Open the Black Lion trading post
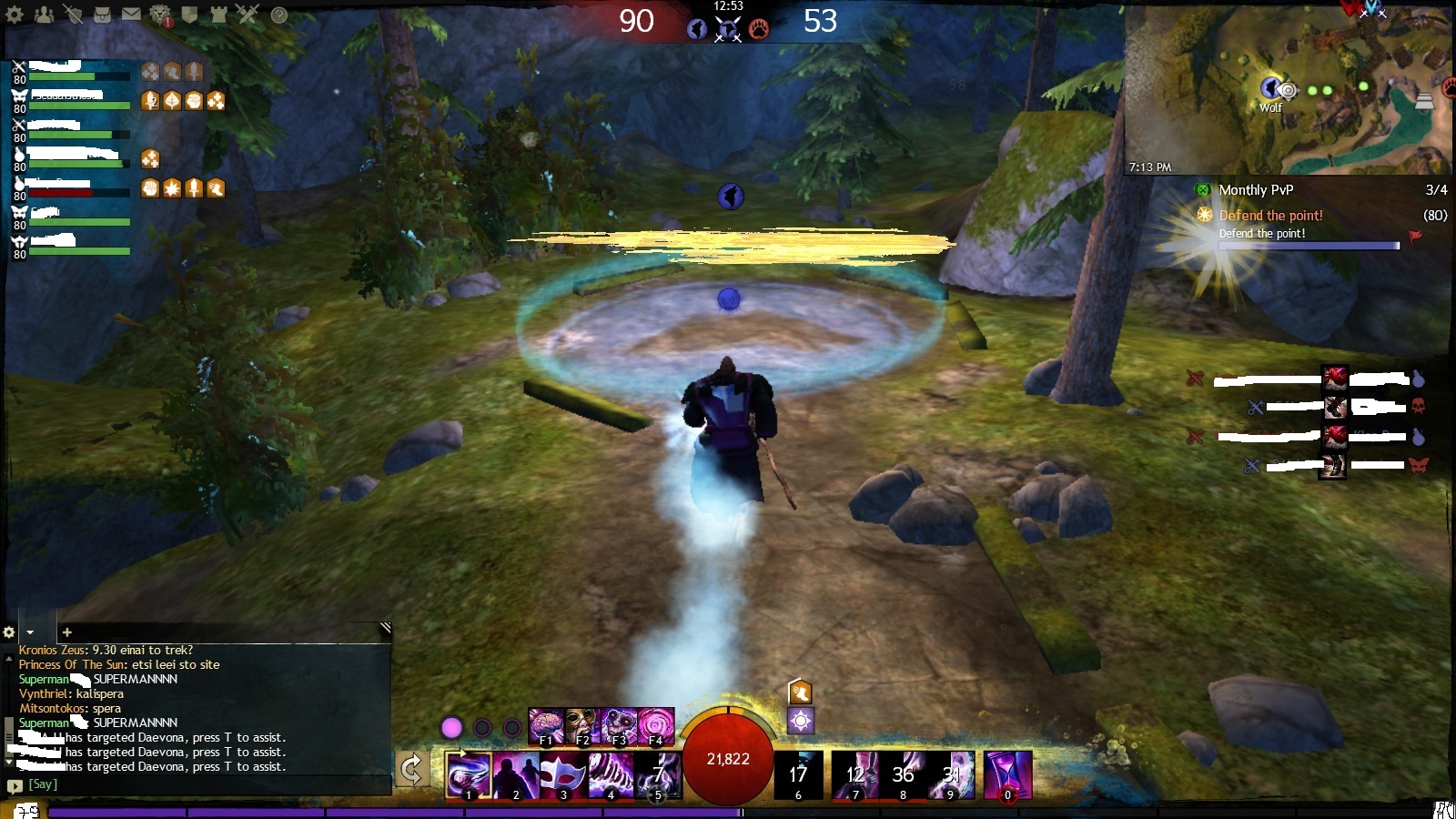The image size is (1456, 819). [160, 15]
